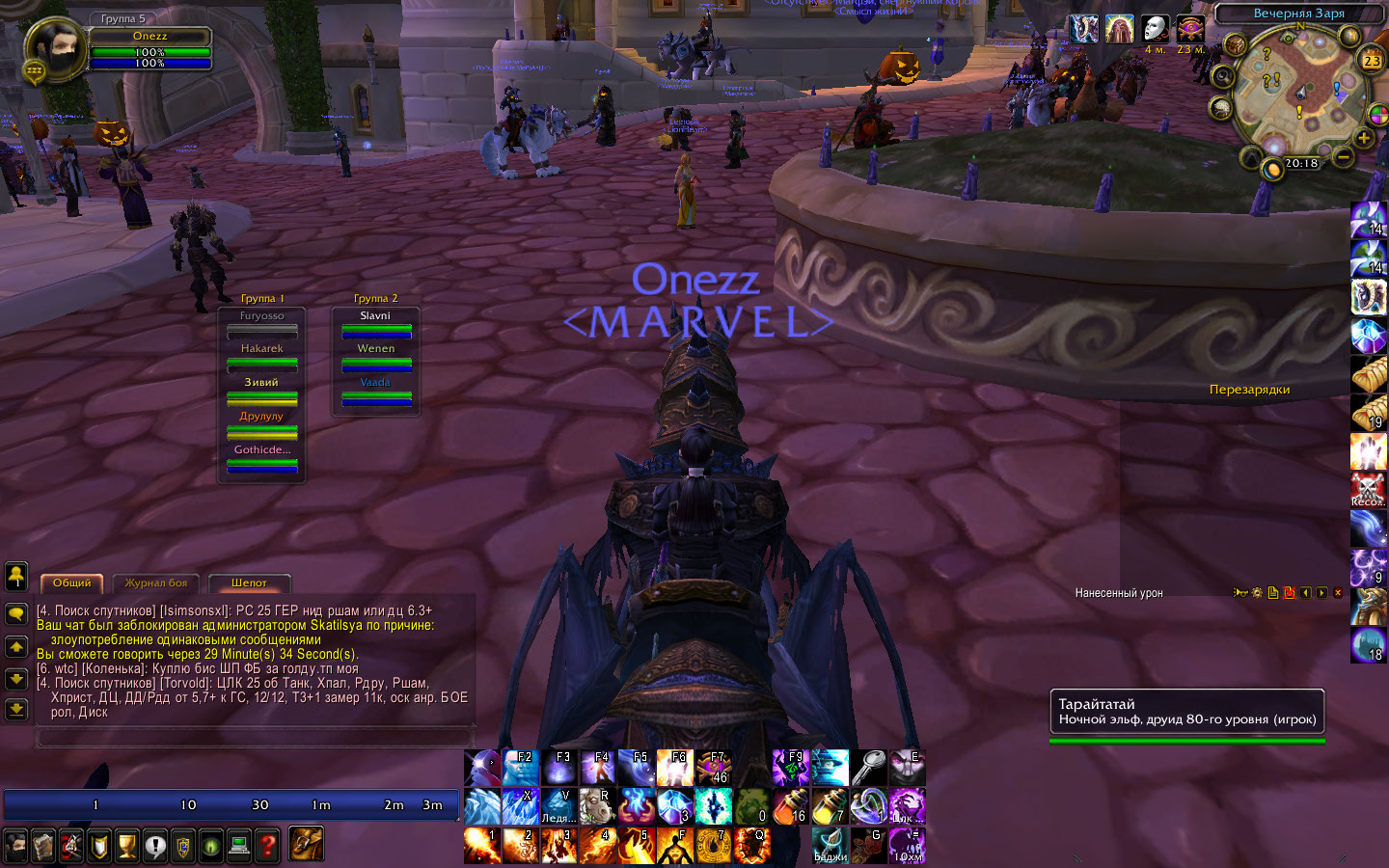Open the calendar button showing 23
Screen dimensions: 1389x868
pyautogui.click(x=1371, y=60)
